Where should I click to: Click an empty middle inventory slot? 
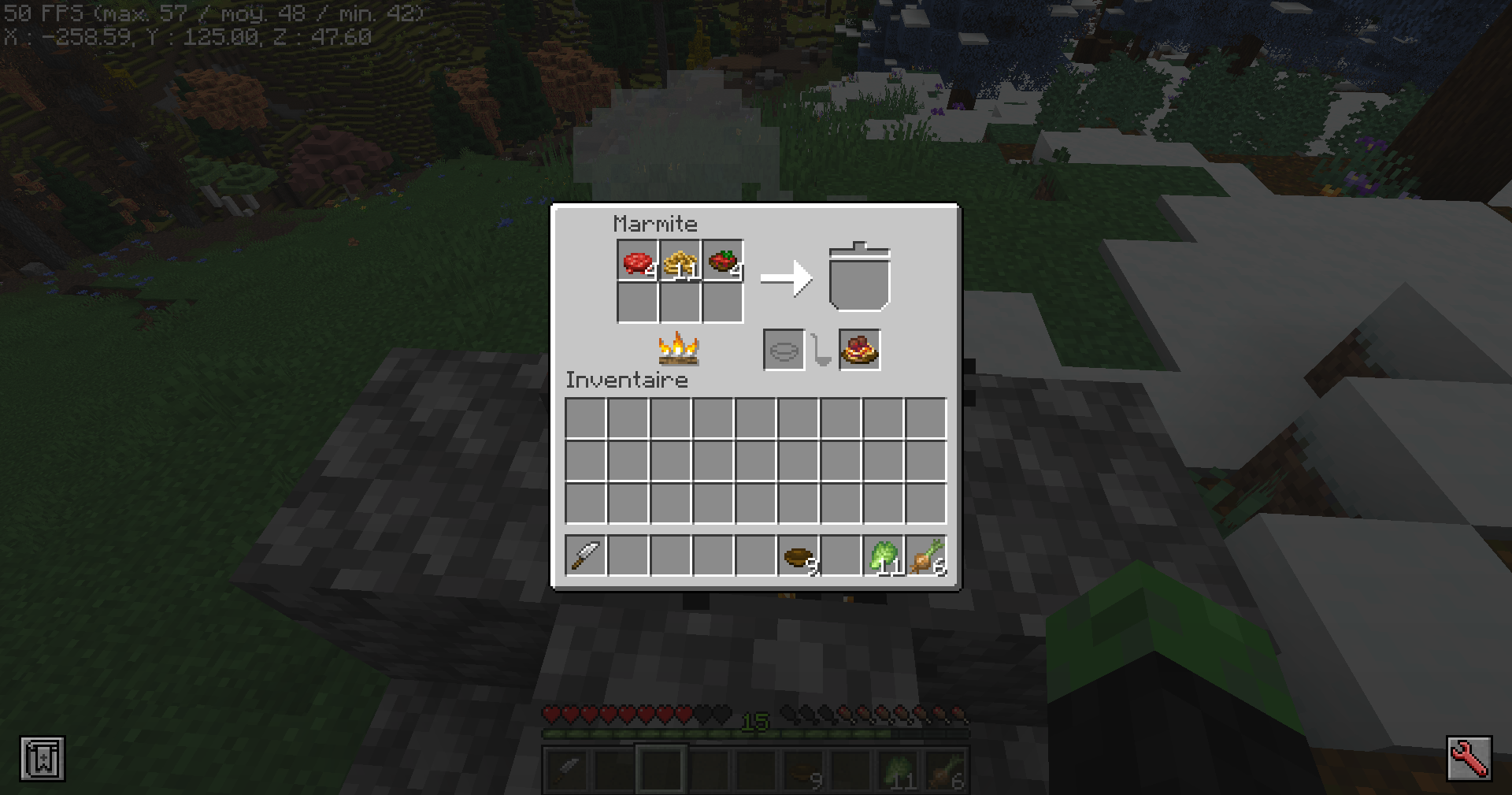click(754, 459)
